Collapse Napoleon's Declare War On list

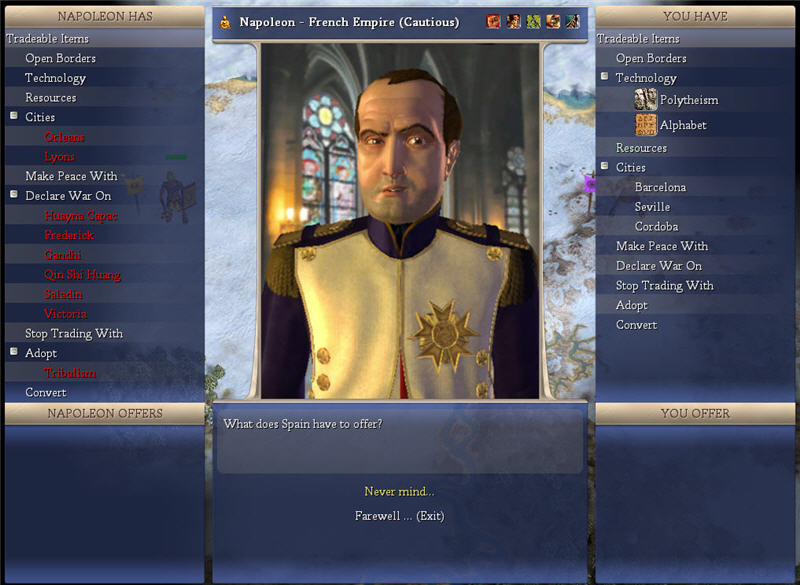(x=14, y=195)
